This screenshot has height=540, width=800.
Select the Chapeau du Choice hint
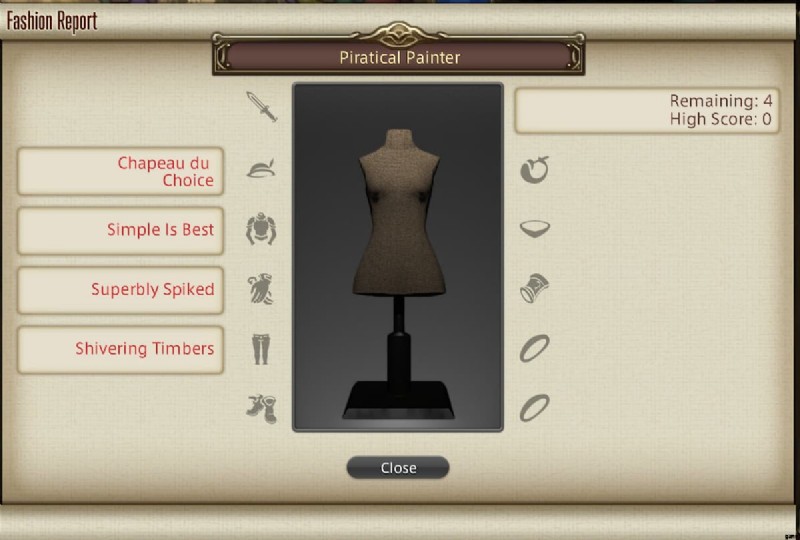pyautogui.click(x=120, y=171)
